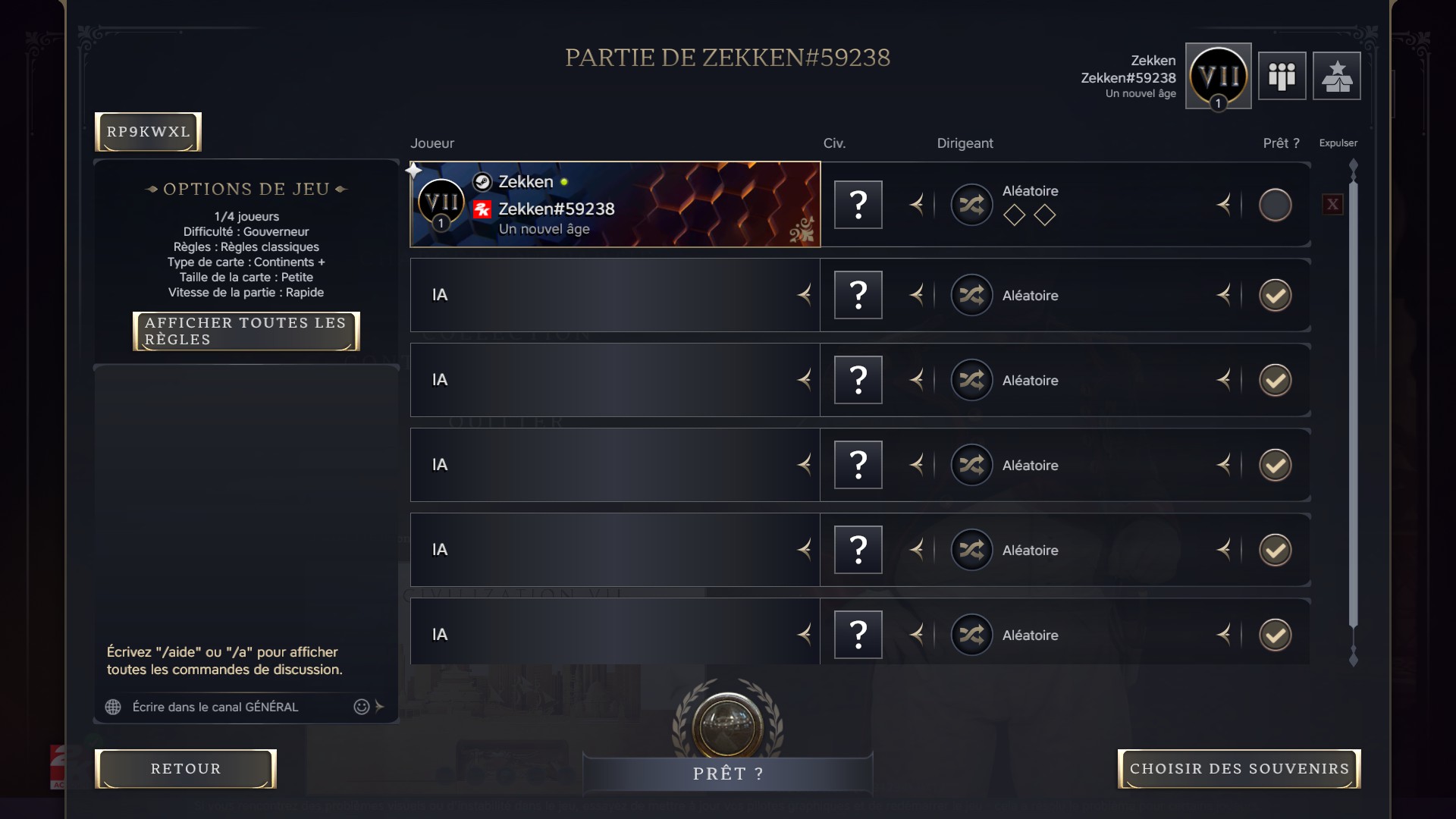Click the send chat message arrow

click(x=380, y=707)
